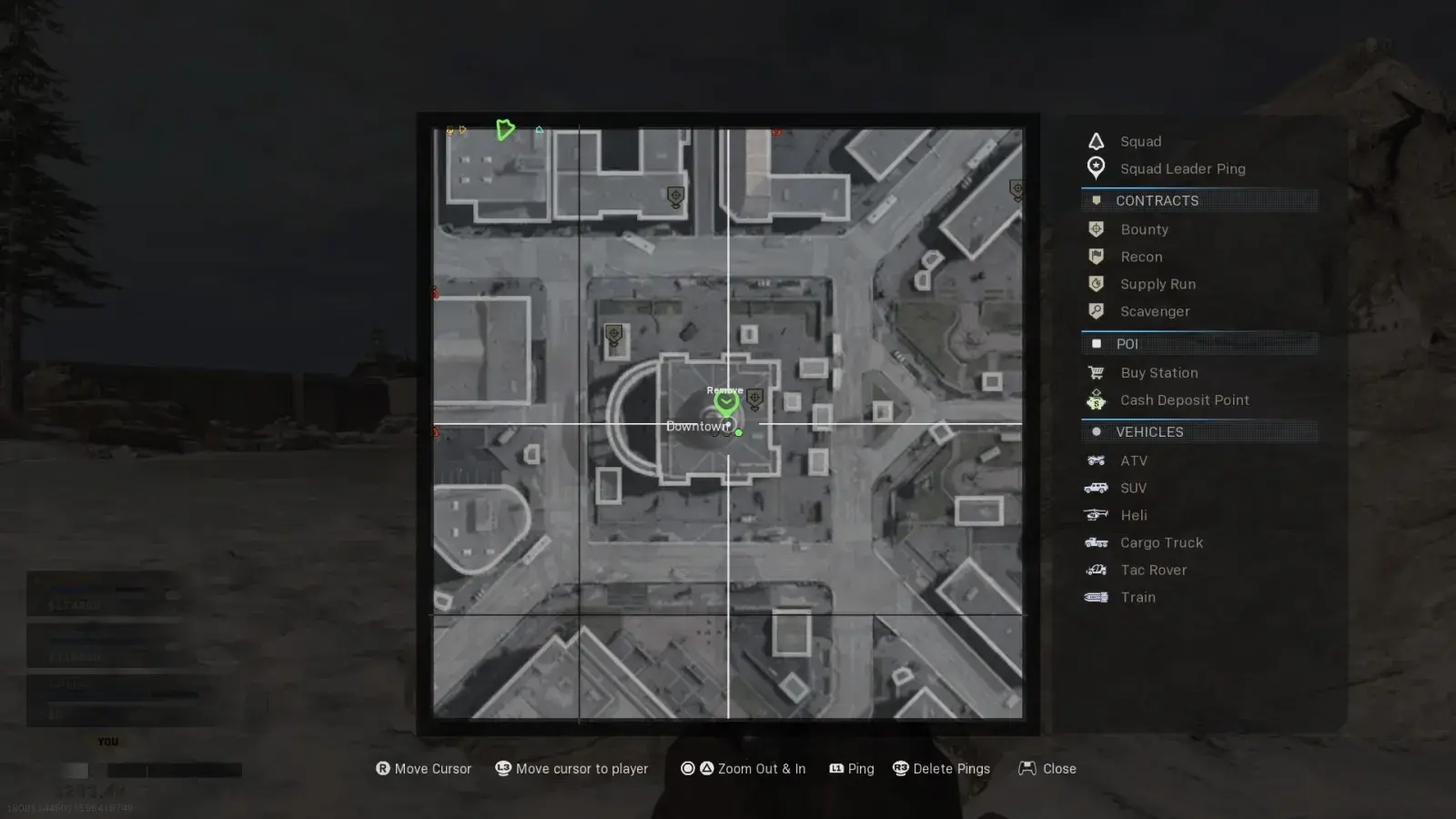Select the green squad arrow on the map
The height and width of the screenshot is (819, 1456).
(x=506, y=130)
